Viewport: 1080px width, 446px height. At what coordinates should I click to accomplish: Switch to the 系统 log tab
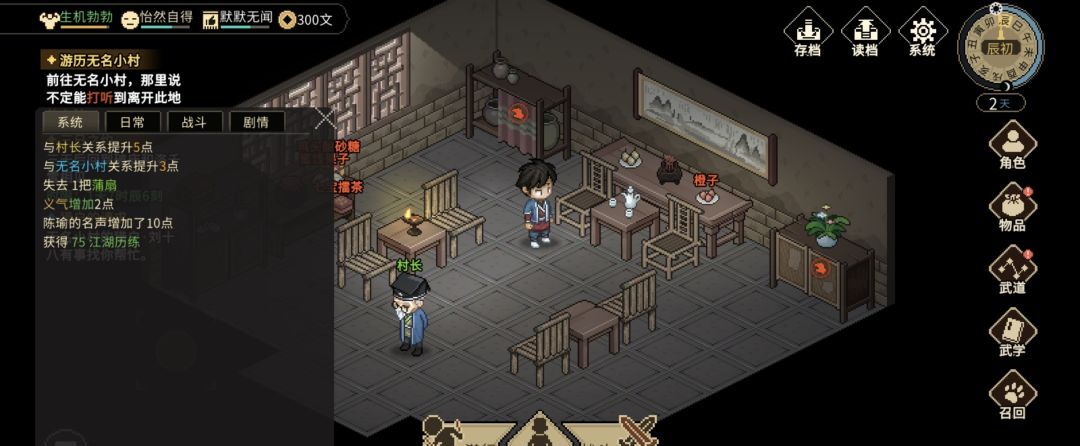pyautogui.click(x=70, y=122)
